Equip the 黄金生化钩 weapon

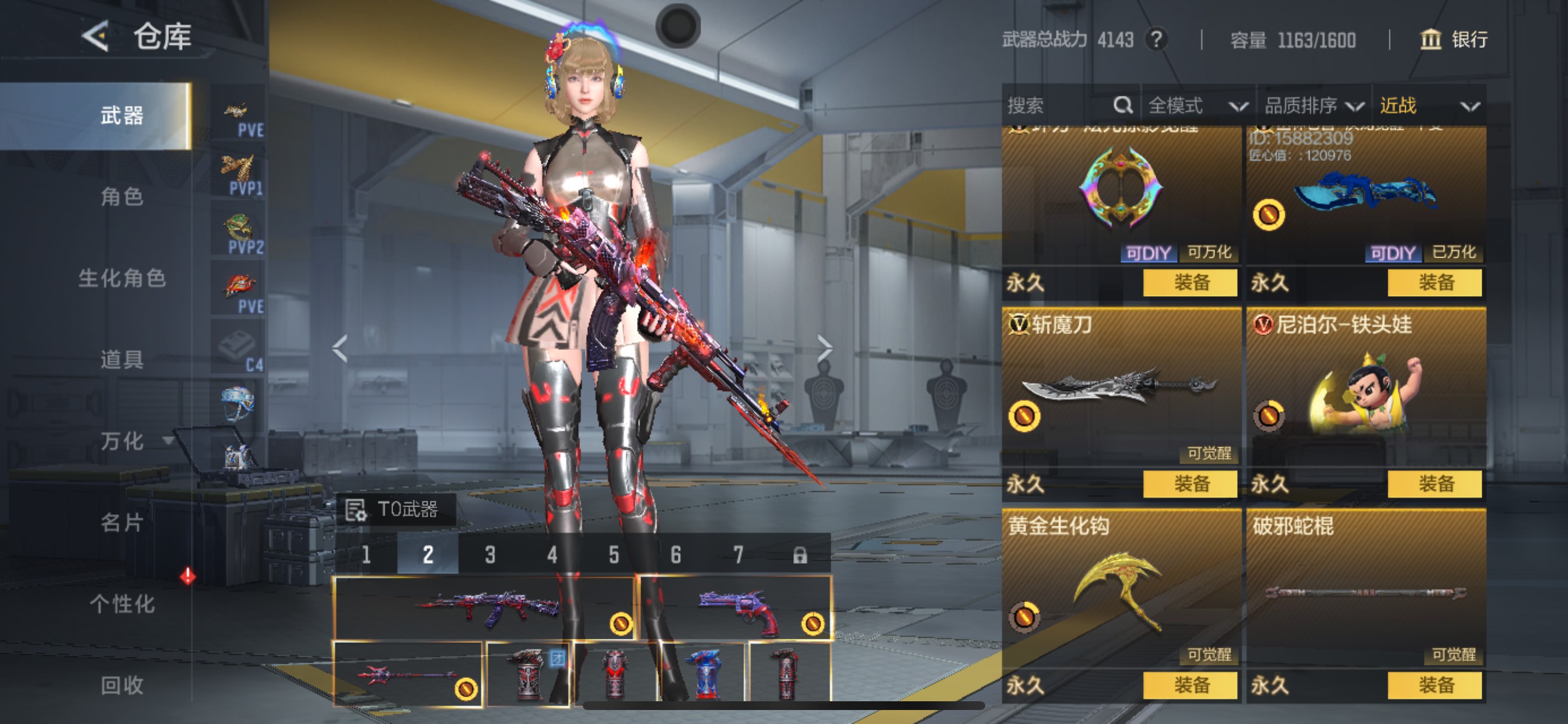tap(1190, 685)
